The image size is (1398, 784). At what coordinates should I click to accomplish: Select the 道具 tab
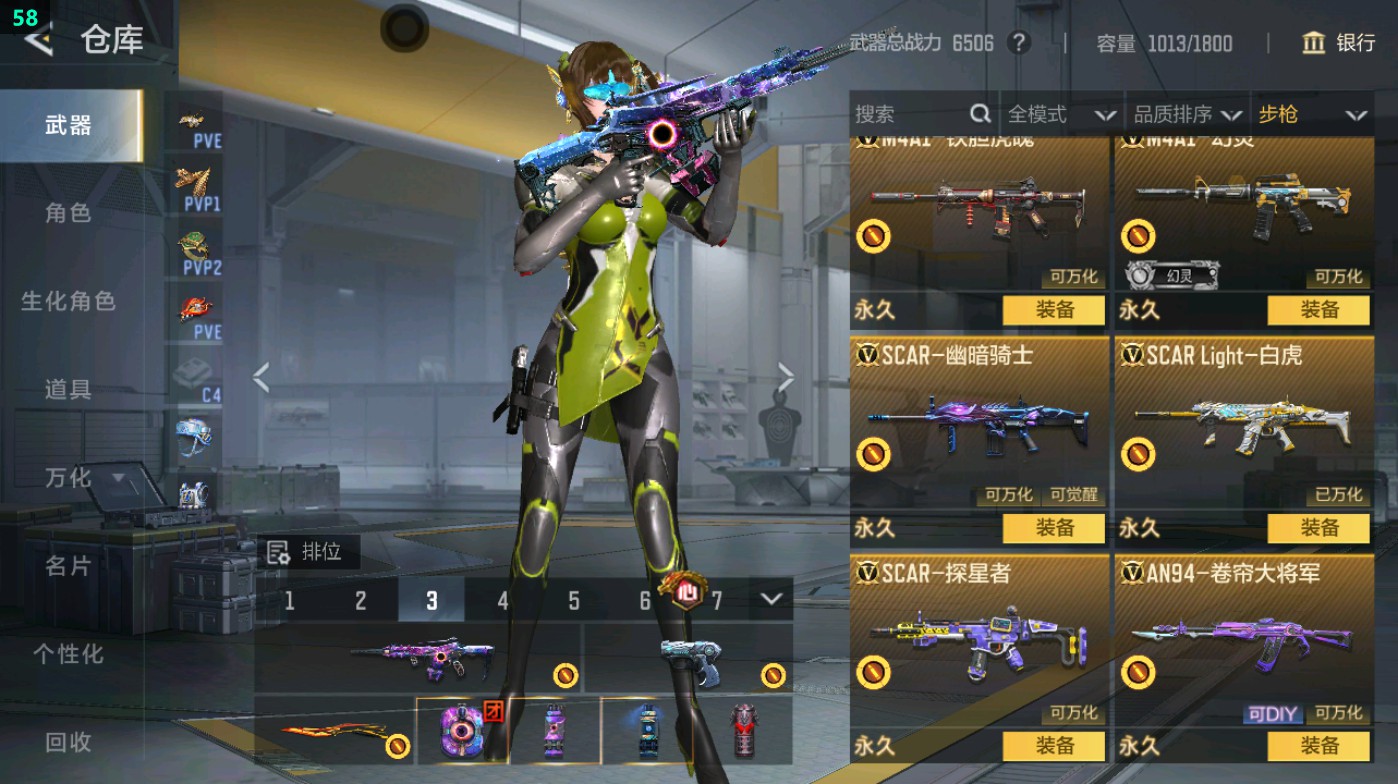[x=68, y=389]
